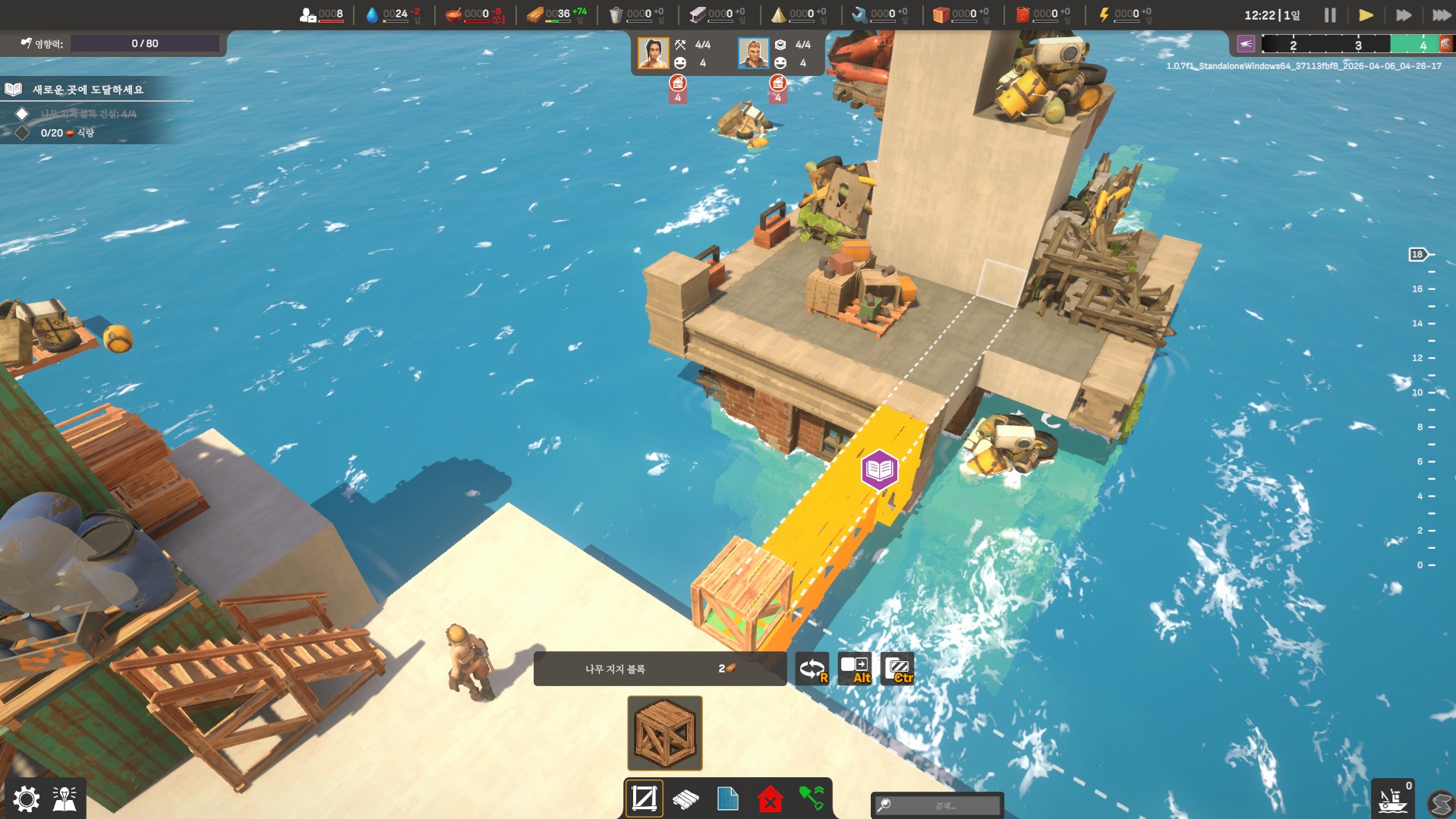This screenshot has width=1456, height=819.
Task: Click the rotate building button
Action: click(x=812, y=669)
